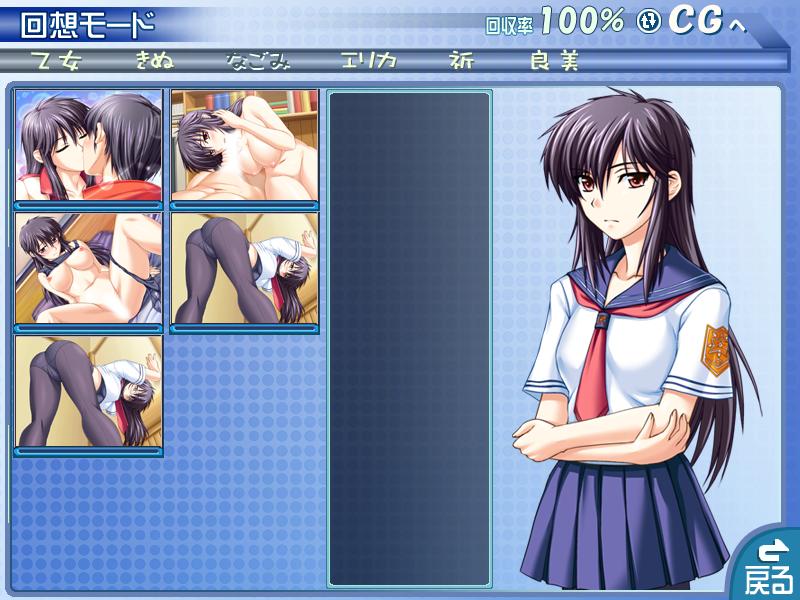Show the 祈 character tab

point(461,60)
